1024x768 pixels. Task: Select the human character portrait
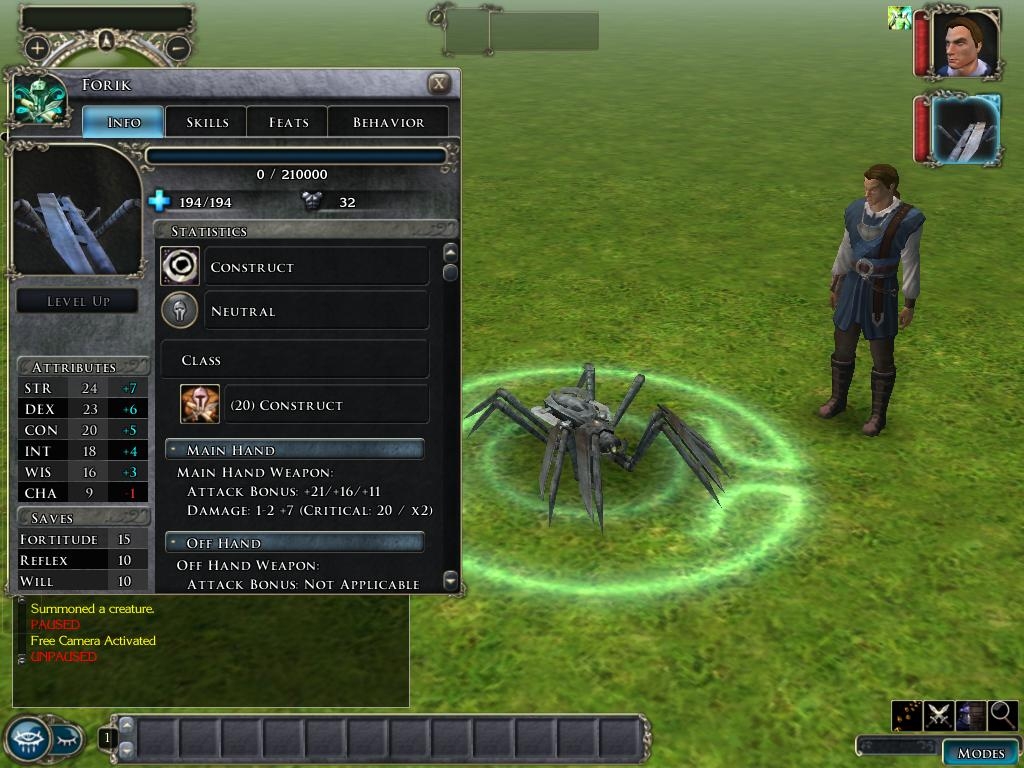964,45
